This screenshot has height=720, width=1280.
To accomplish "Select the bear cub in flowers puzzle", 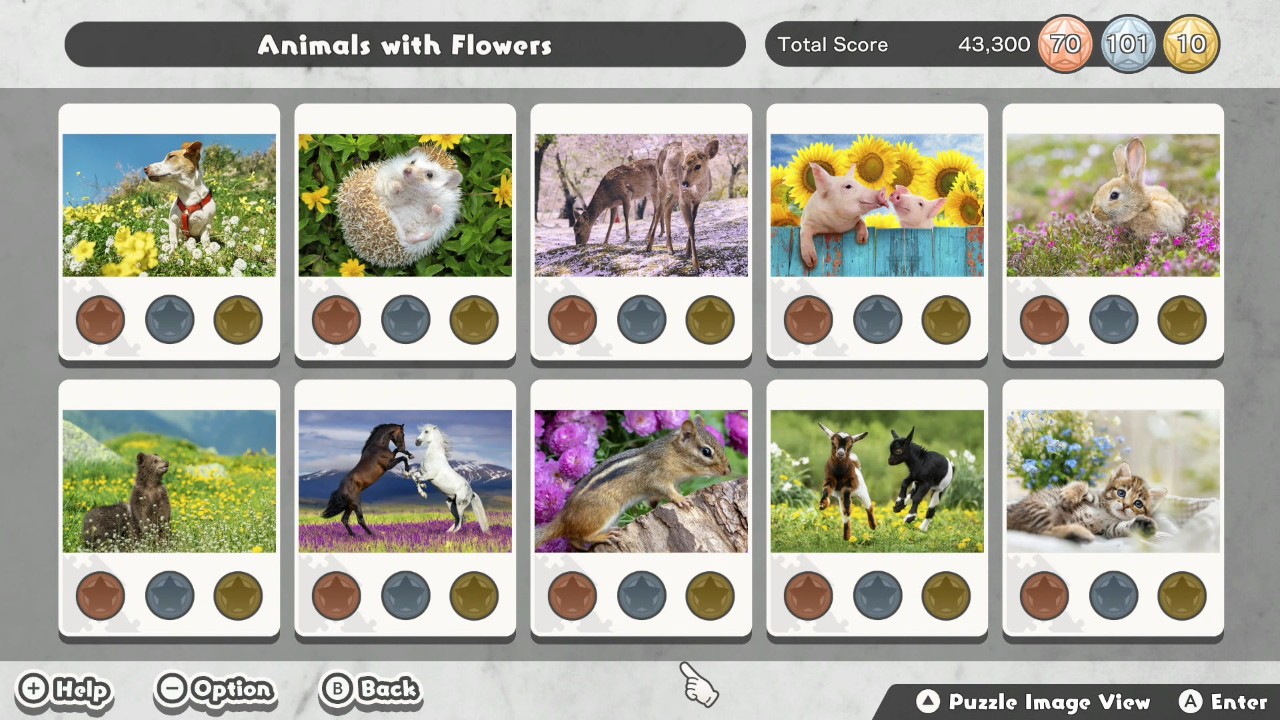I will coord(168,480).
